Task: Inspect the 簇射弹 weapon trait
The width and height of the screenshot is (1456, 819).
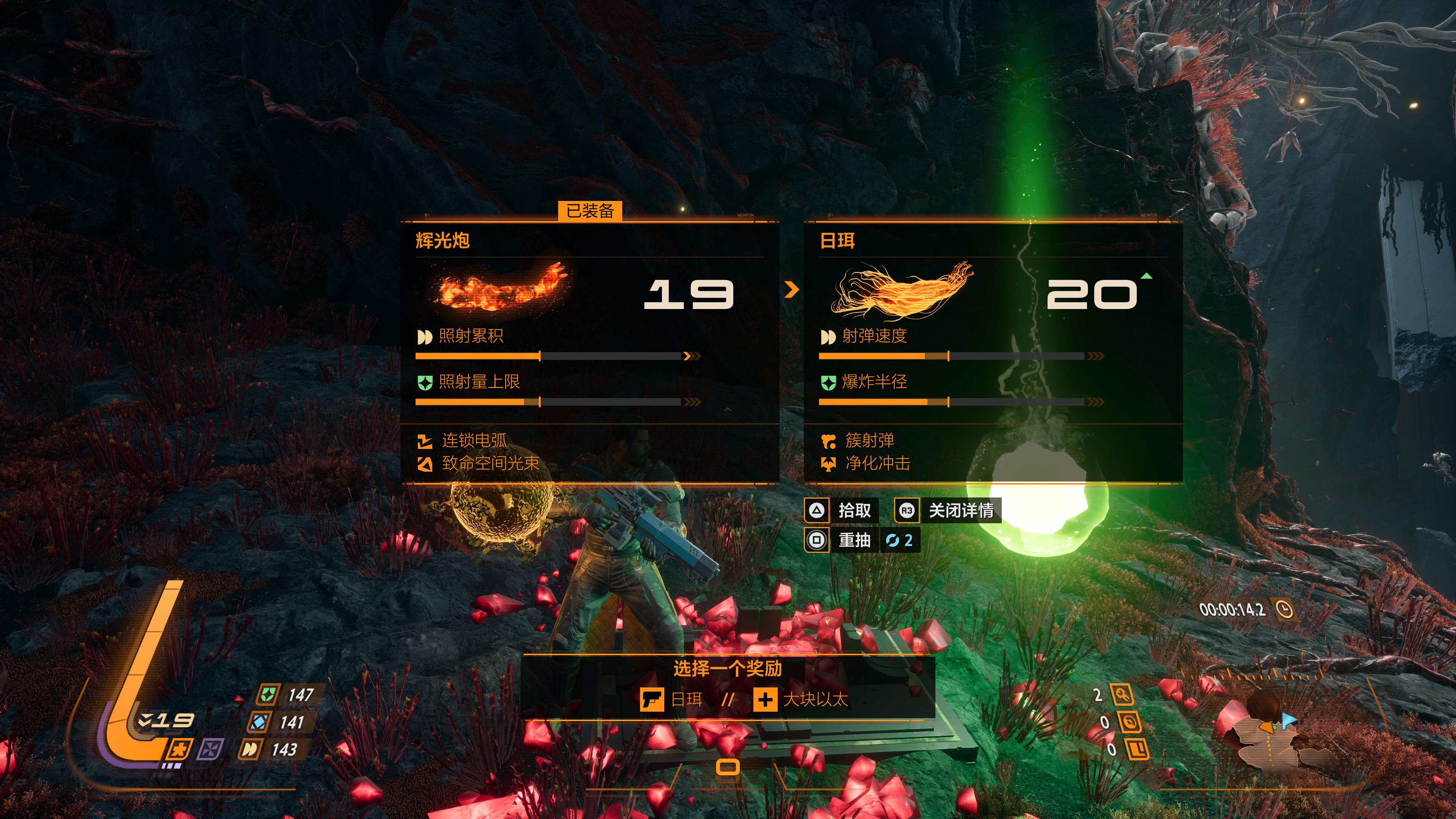Action: point(869,440)
